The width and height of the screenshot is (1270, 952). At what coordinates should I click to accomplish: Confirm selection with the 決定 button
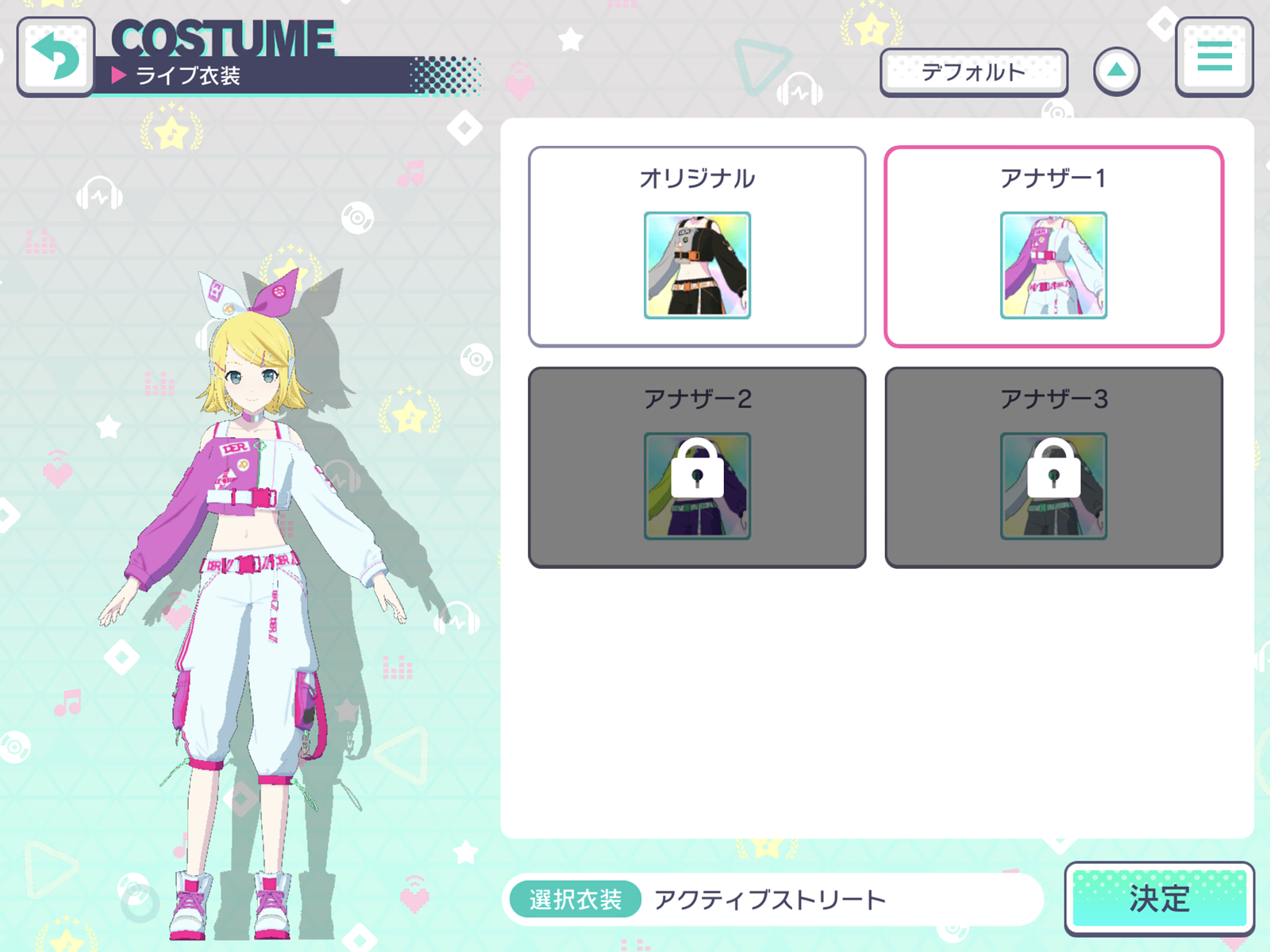1160,898
